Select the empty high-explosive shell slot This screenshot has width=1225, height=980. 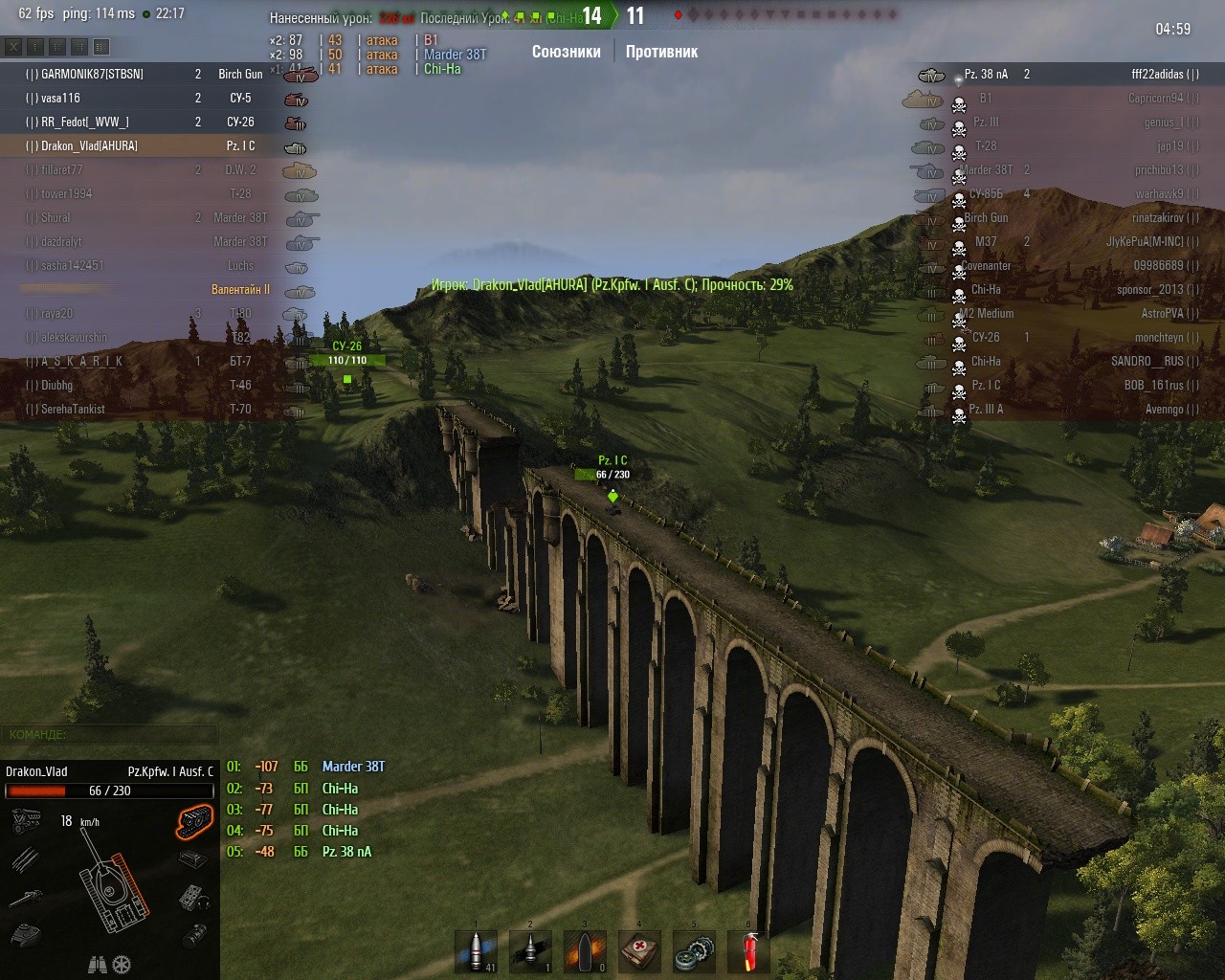585,951
